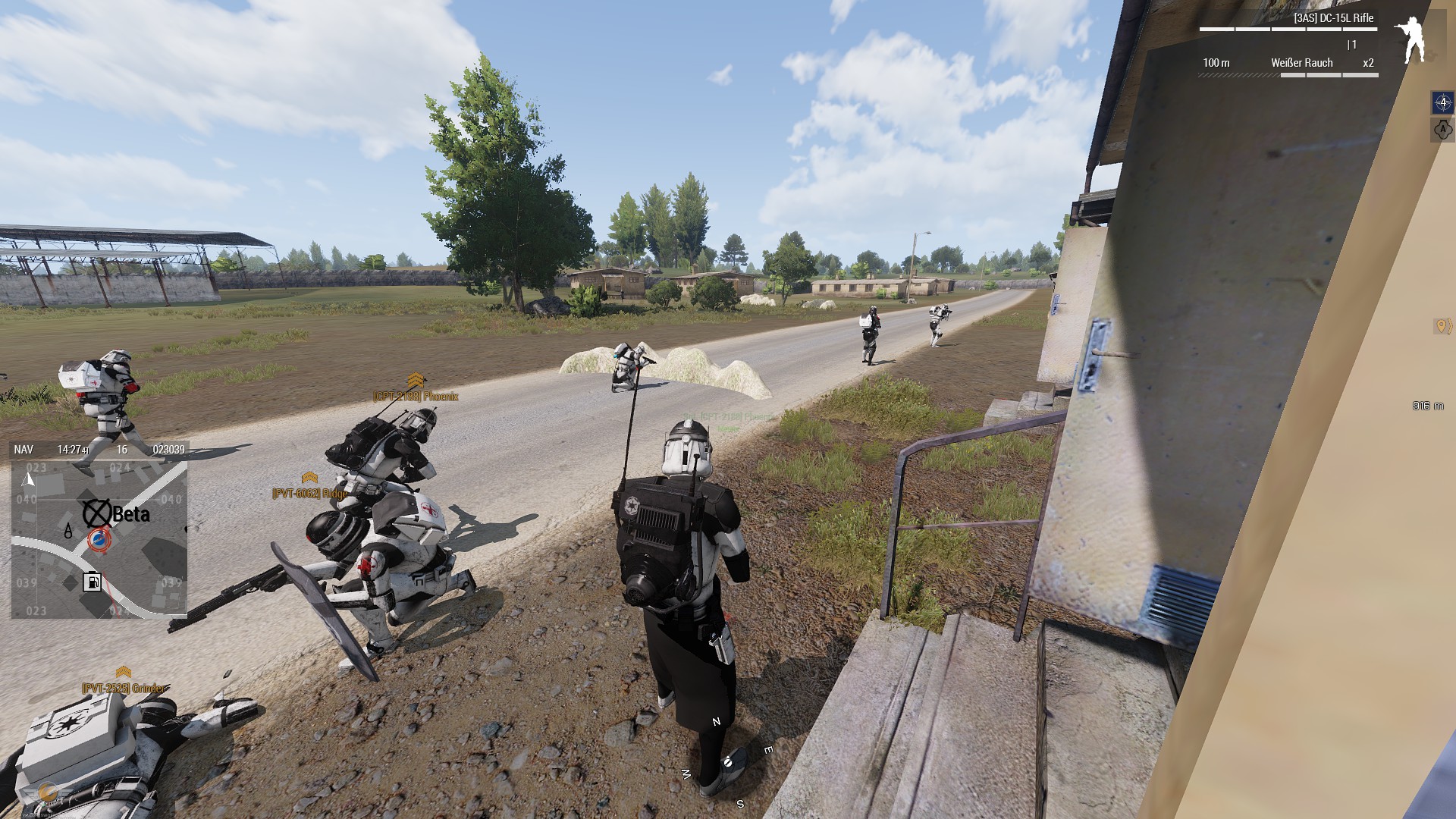The height and width of the screenshot is (819, 1456).
Task: Select the fuel station icon on the minimap
Action: tap(93, 582)
